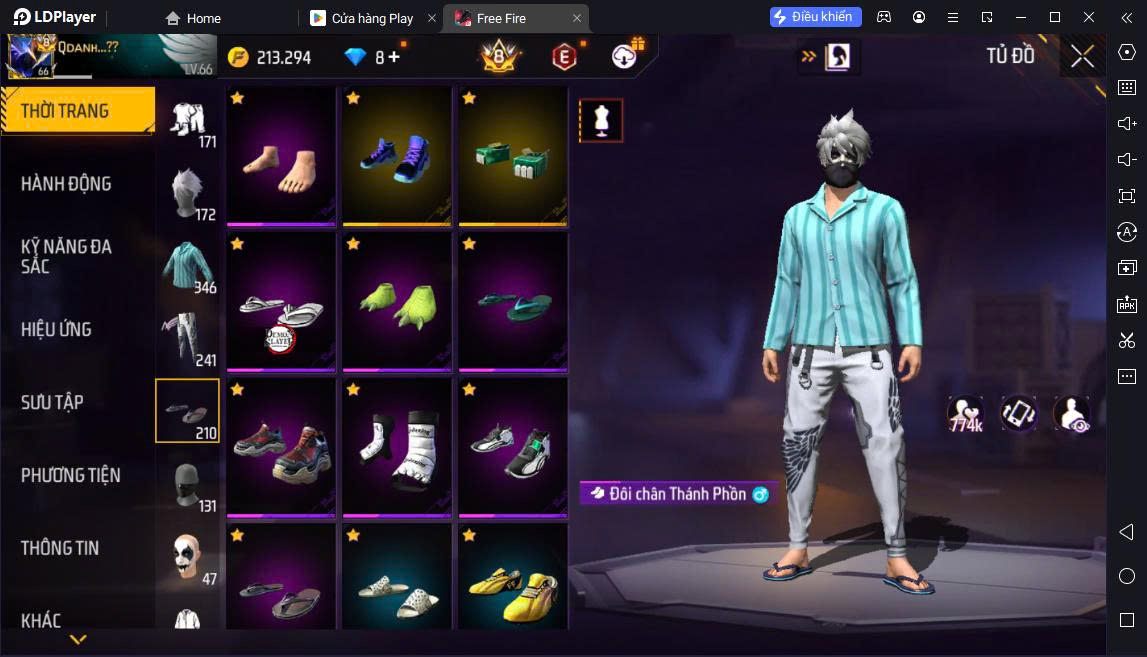
Task: Open the THỜI TRANG category
Action: point(76,110)
